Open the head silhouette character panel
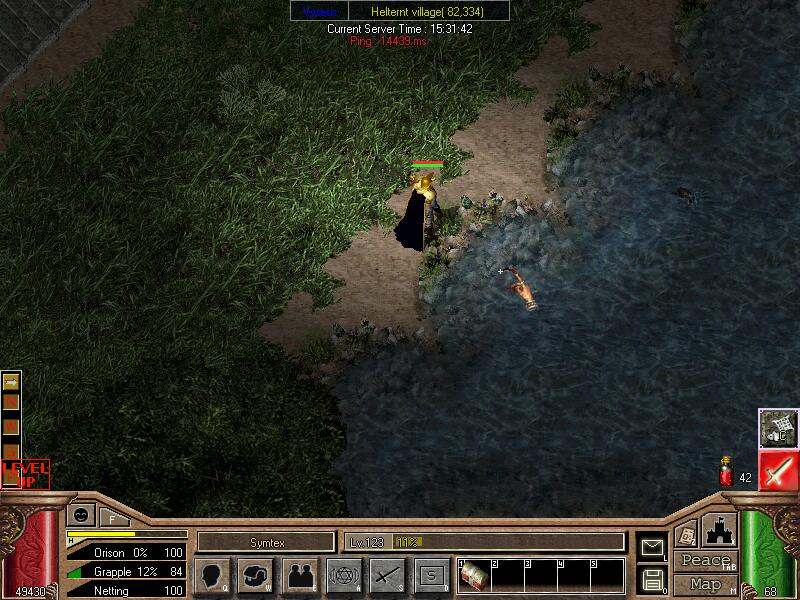This screenshot has width=800, height=600. (x=211, y=576)
